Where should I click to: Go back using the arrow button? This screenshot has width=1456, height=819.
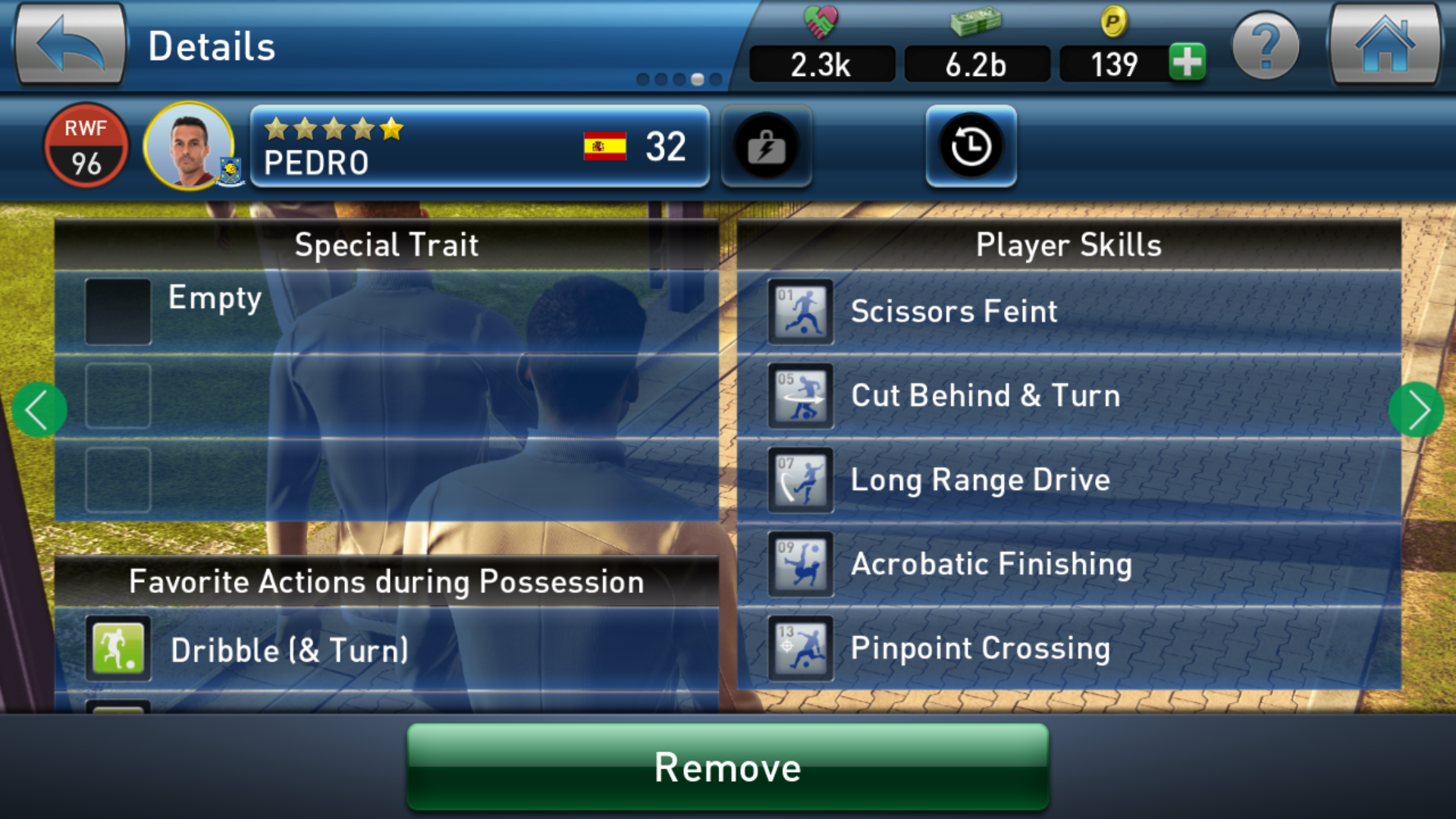pyautogui.click(x=70, y=45)
